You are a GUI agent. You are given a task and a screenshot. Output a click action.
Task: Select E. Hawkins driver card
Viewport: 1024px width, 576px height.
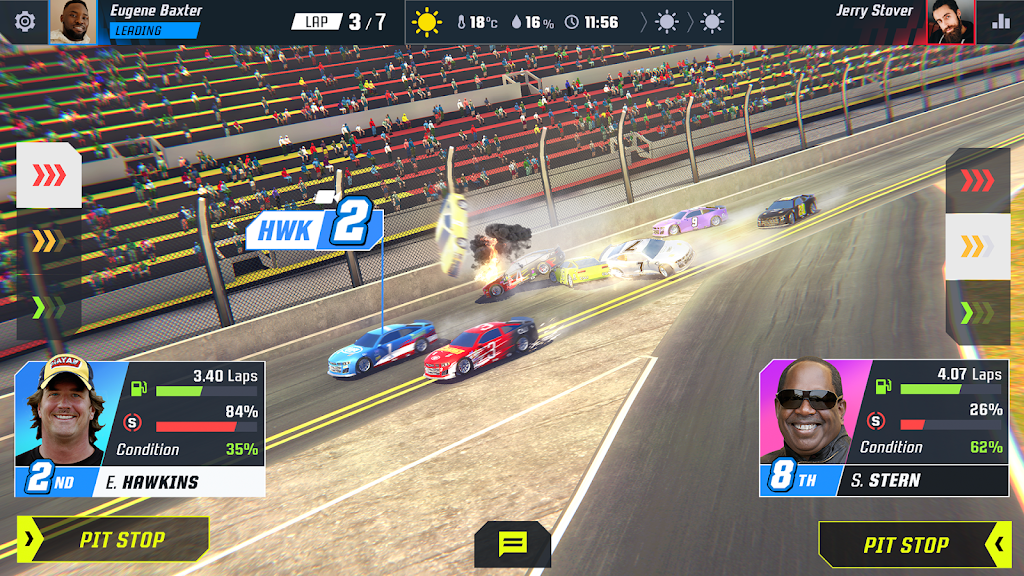point(140,430)
